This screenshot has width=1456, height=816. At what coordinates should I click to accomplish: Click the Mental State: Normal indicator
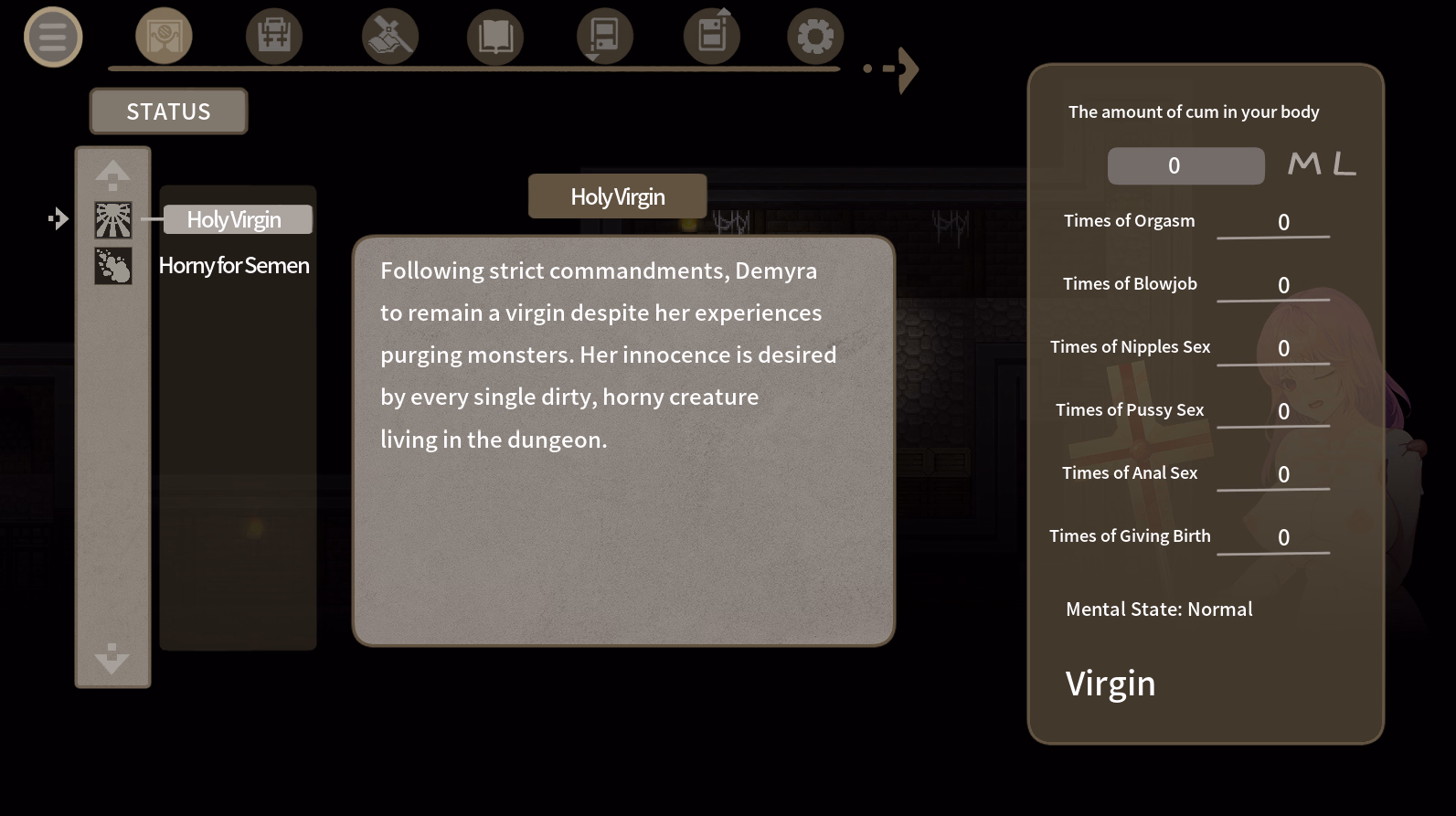pyautogui.click(x=1159, y=609)
